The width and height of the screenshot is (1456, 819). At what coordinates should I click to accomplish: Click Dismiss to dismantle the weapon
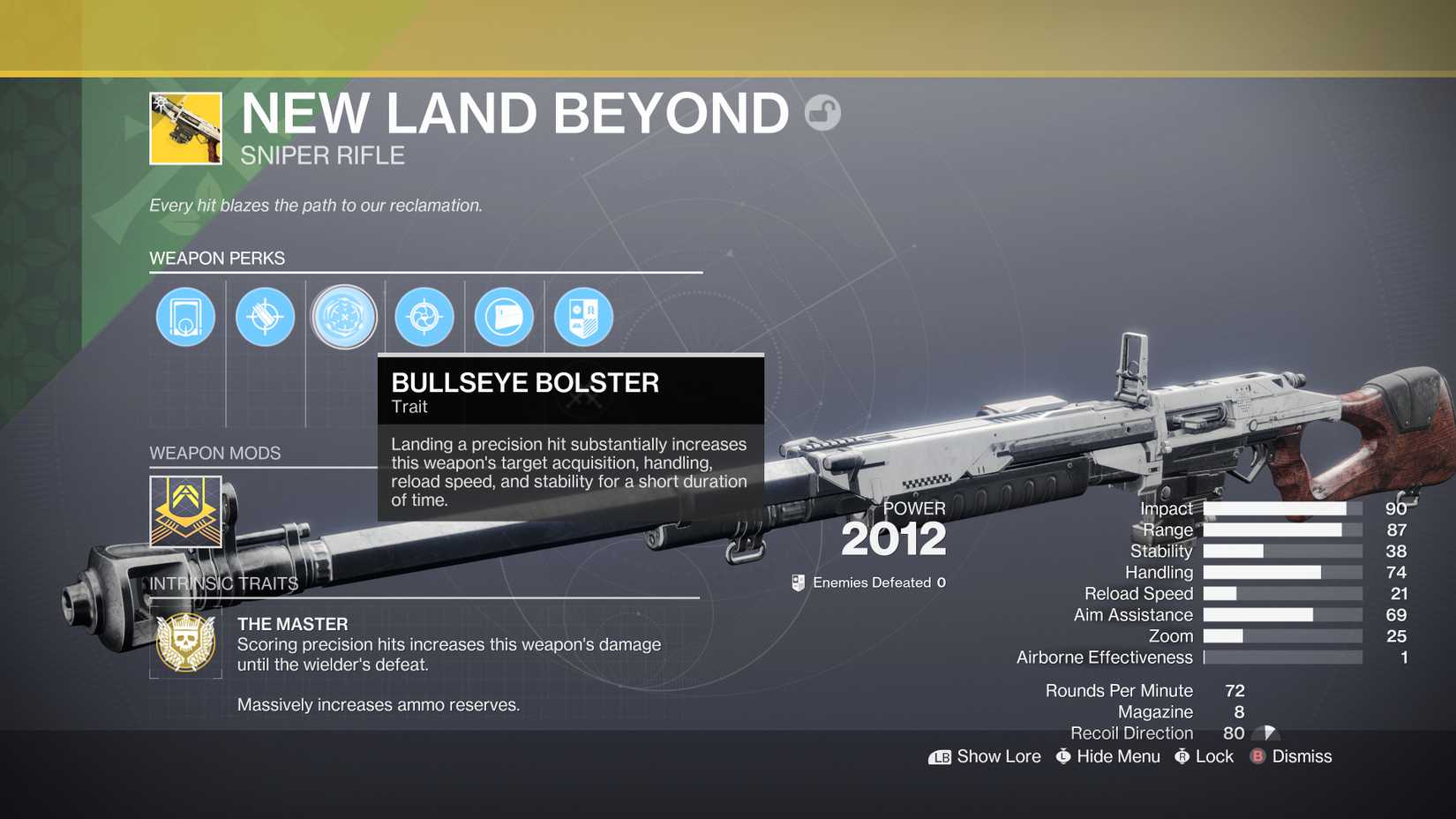point(1302,756)
